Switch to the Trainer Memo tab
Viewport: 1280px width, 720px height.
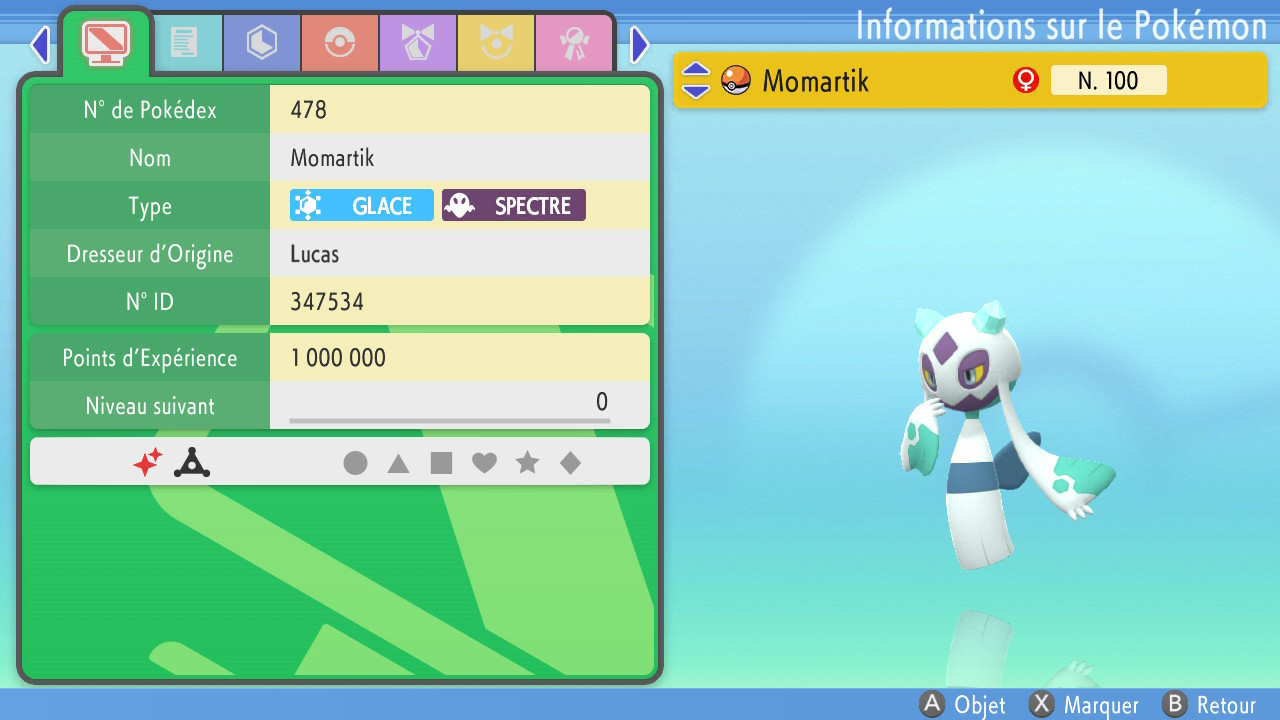pos(188,42)
